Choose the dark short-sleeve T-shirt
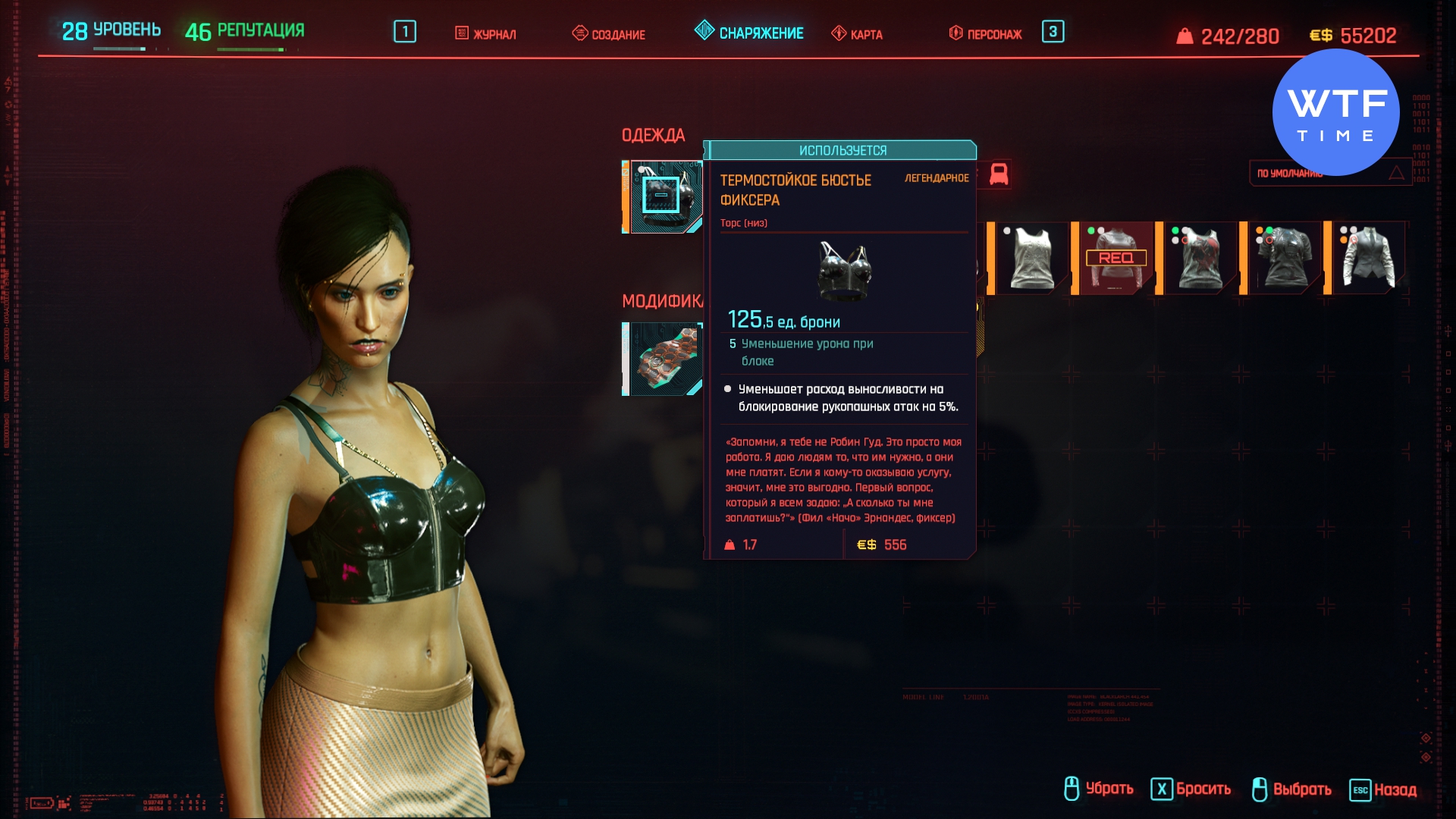 pos(1284,258)
